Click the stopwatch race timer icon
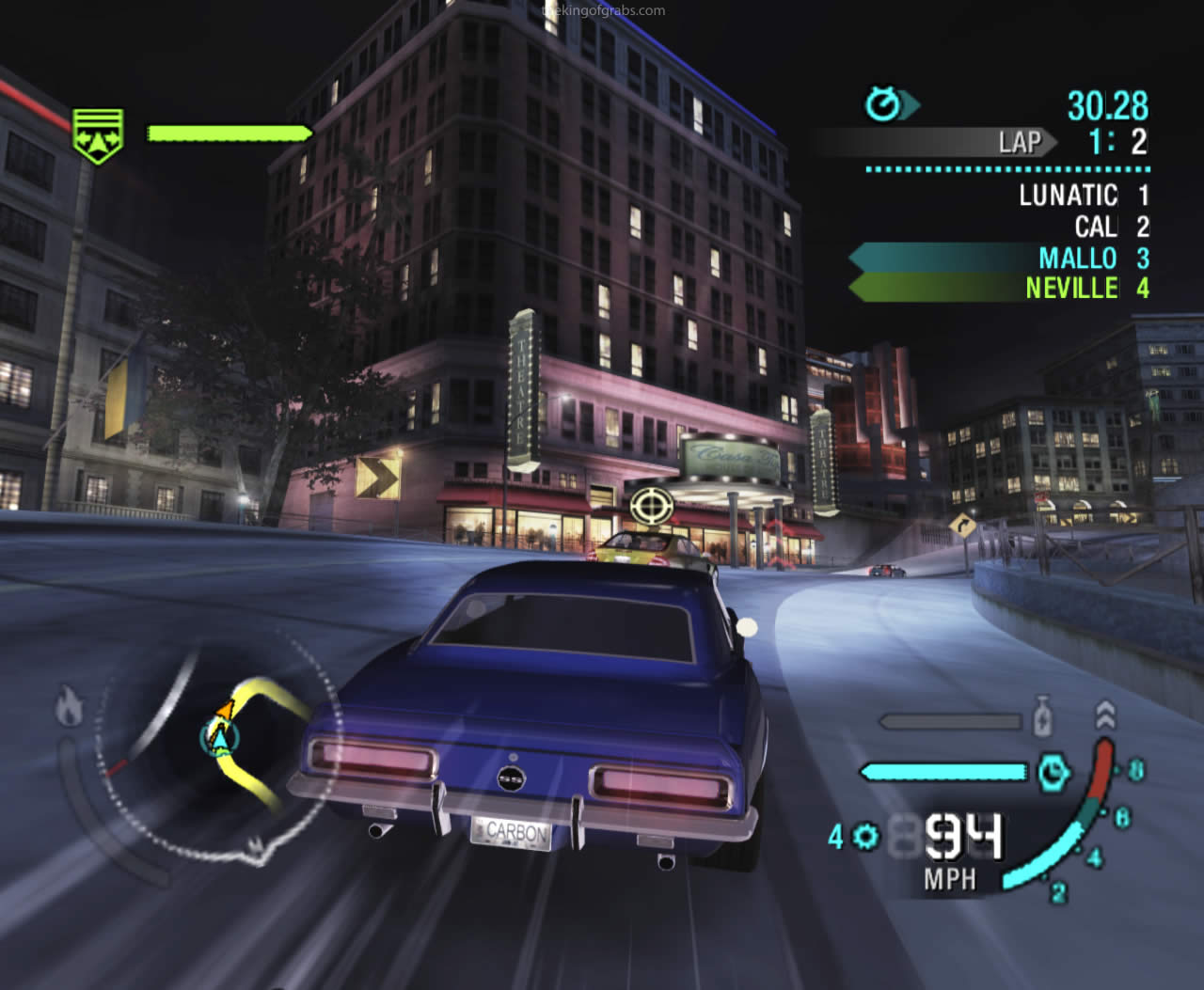This screenshot has width=1204, height=990. [x=884, y=104]
